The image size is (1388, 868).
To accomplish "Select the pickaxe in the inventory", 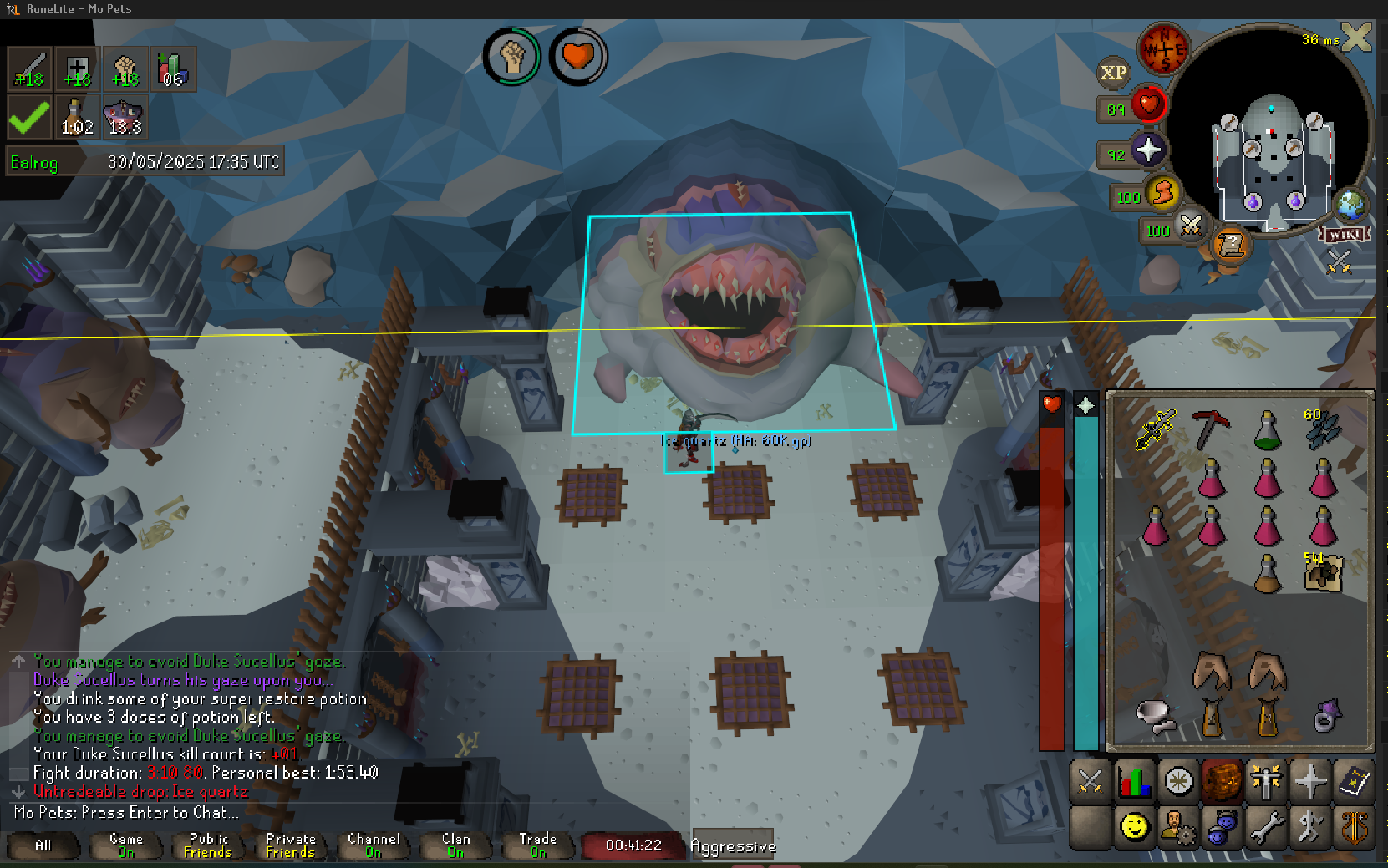I will (x=1208, y=429).
